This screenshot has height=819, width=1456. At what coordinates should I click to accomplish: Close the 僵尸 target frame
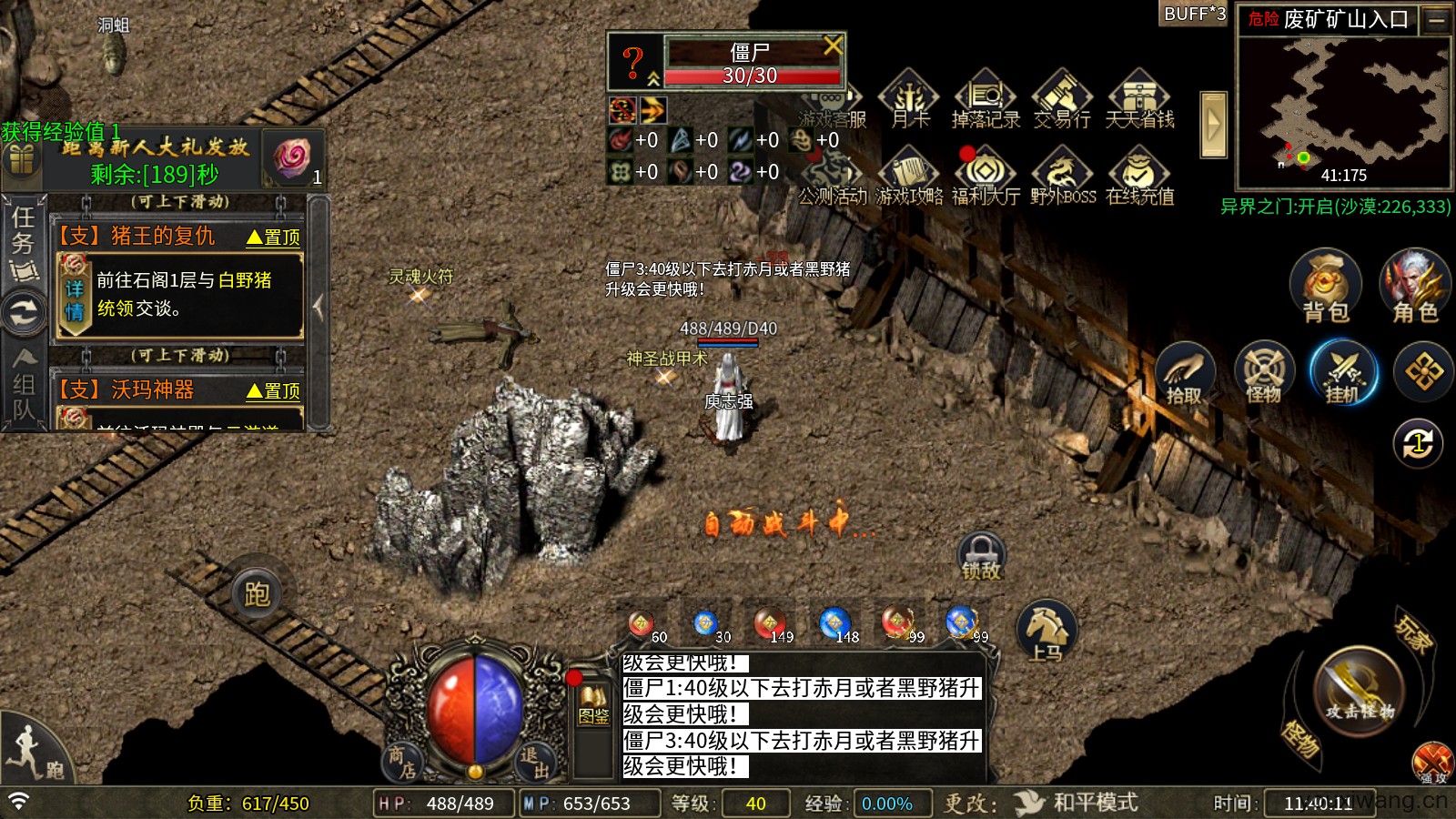832,45
